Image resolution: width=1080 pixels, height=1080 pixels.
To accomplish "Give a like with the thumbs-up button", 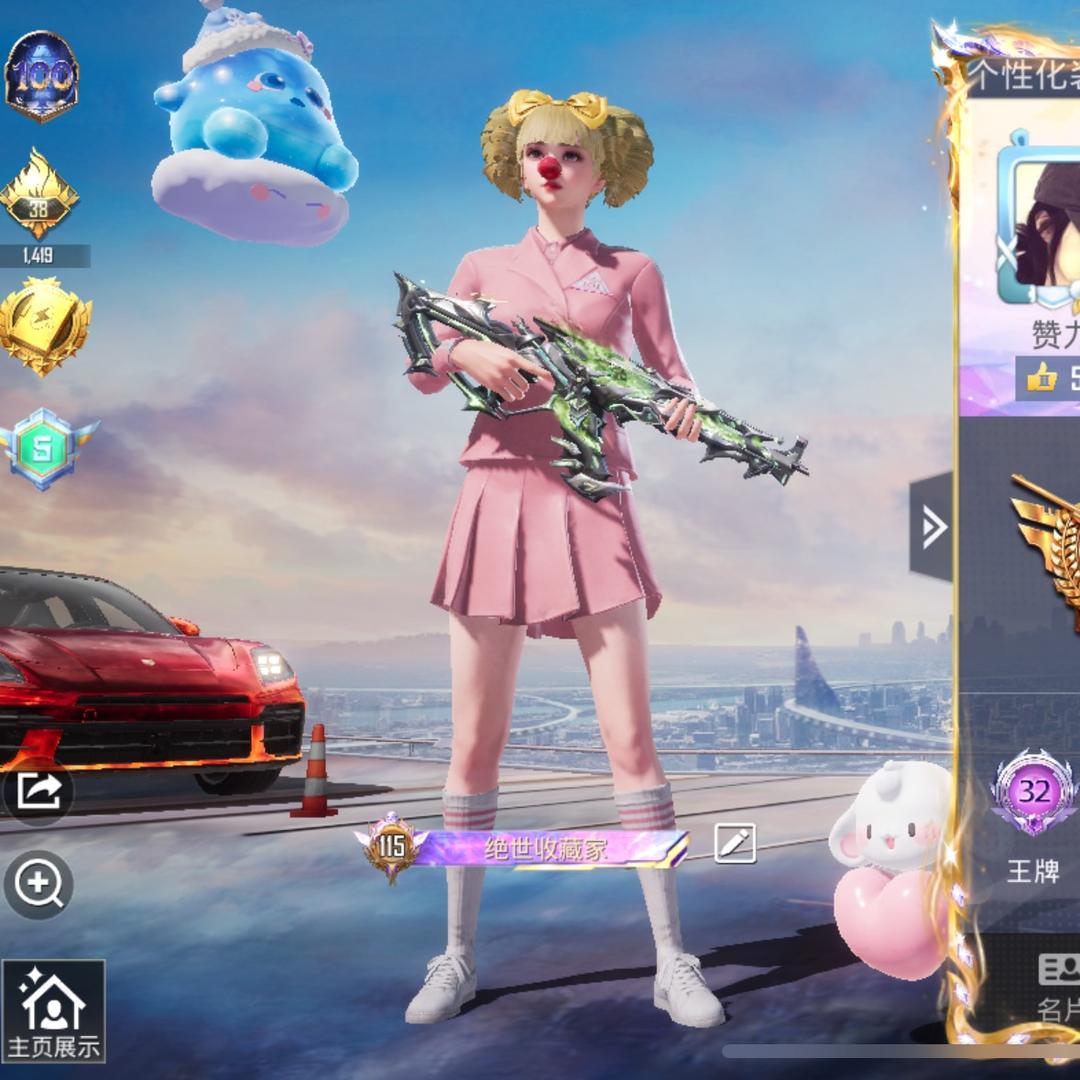I will tap(1043, 377).
